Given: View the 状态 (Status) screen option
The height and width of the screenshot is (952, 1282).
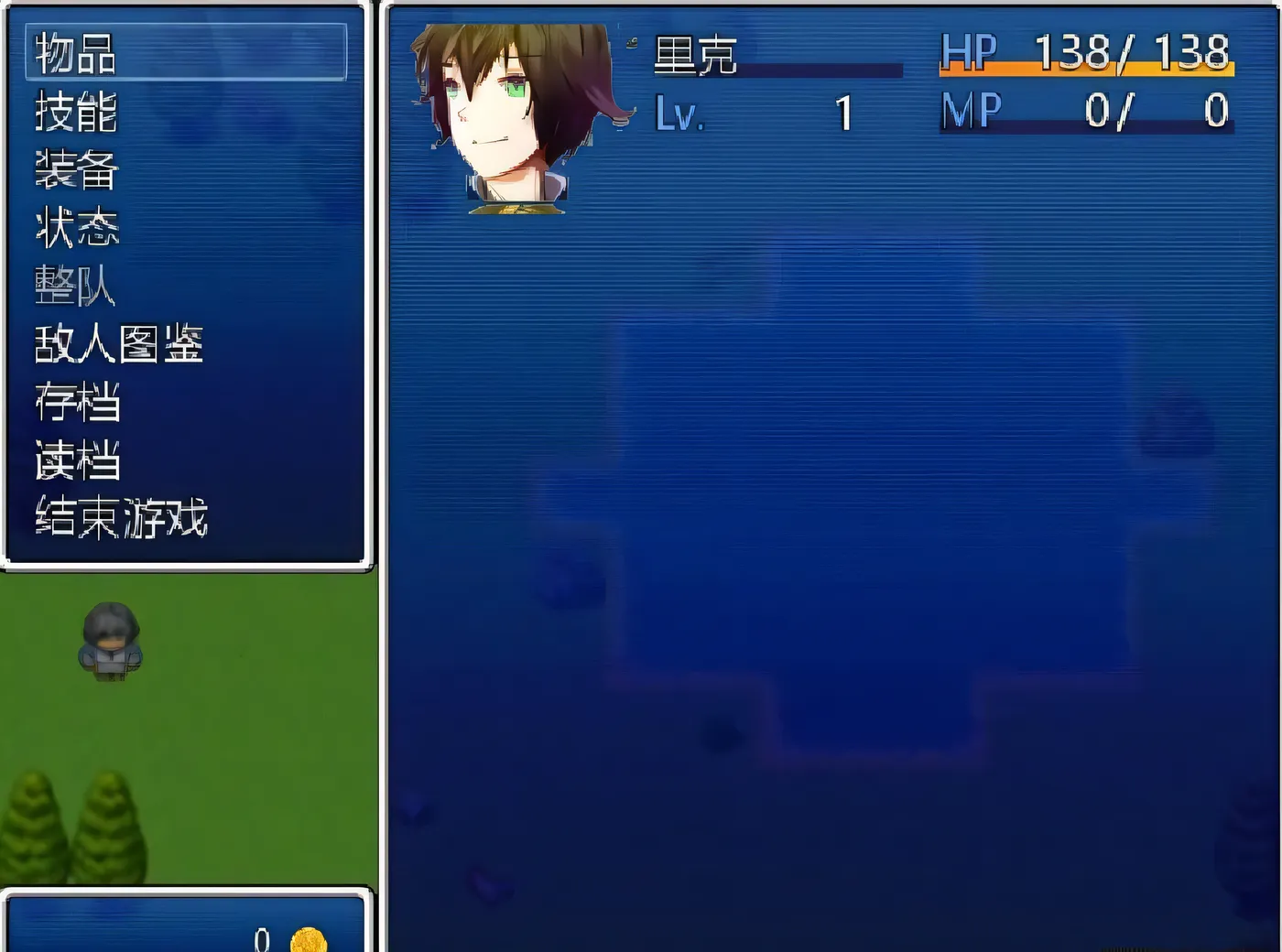Looking at the screenshot, I should [73, 228].
